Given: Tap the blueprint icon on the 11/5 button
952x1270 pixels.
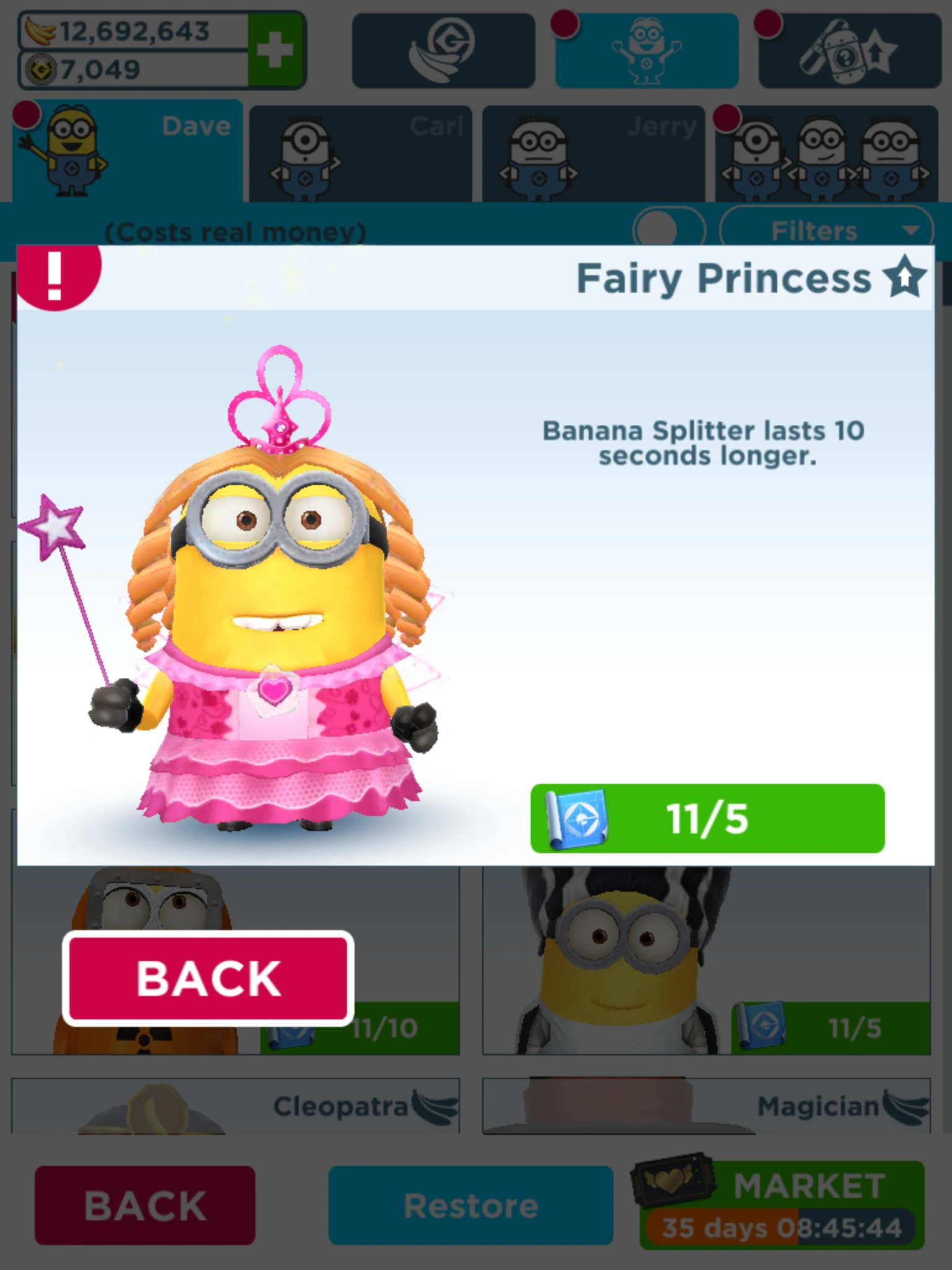Looking at the screenshot, I should point(576,817).
